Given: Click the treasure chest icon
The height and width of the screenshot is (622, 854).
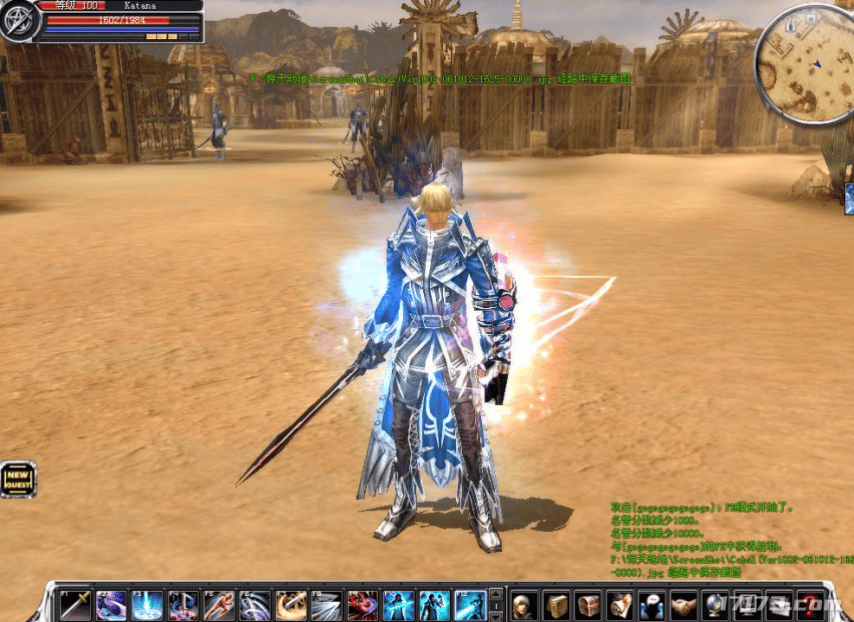Looking at the screenshot, I should point(588,605).
